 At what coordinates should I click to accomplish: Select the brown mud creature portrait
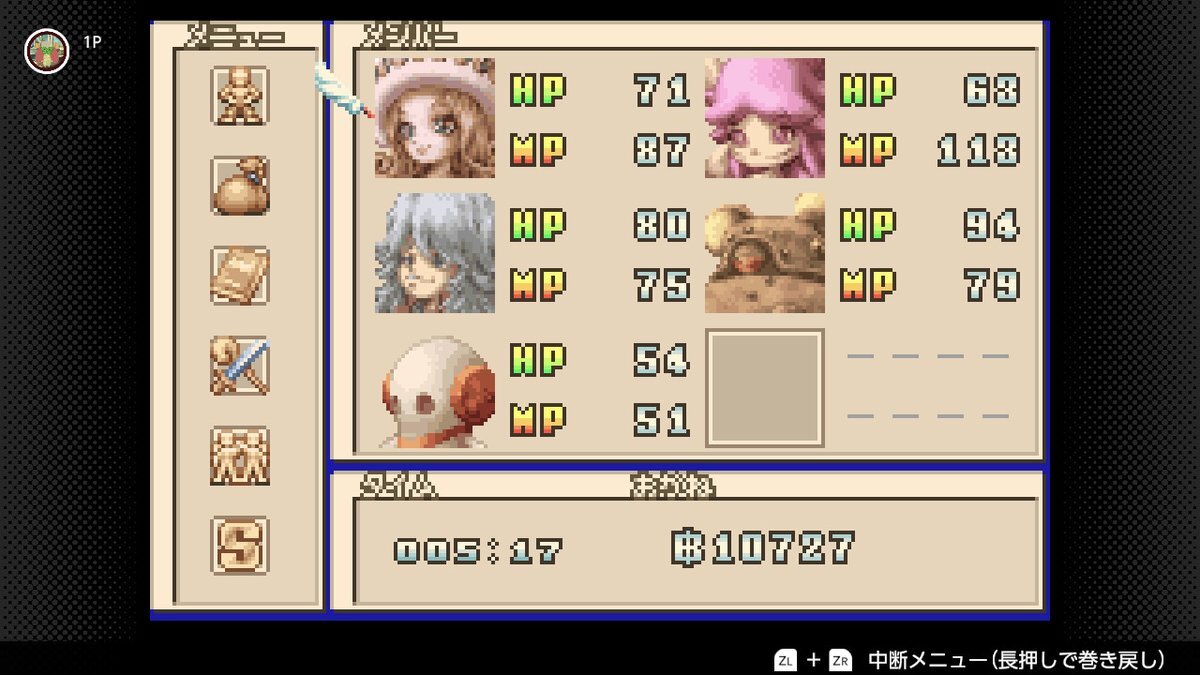point(765,253)
